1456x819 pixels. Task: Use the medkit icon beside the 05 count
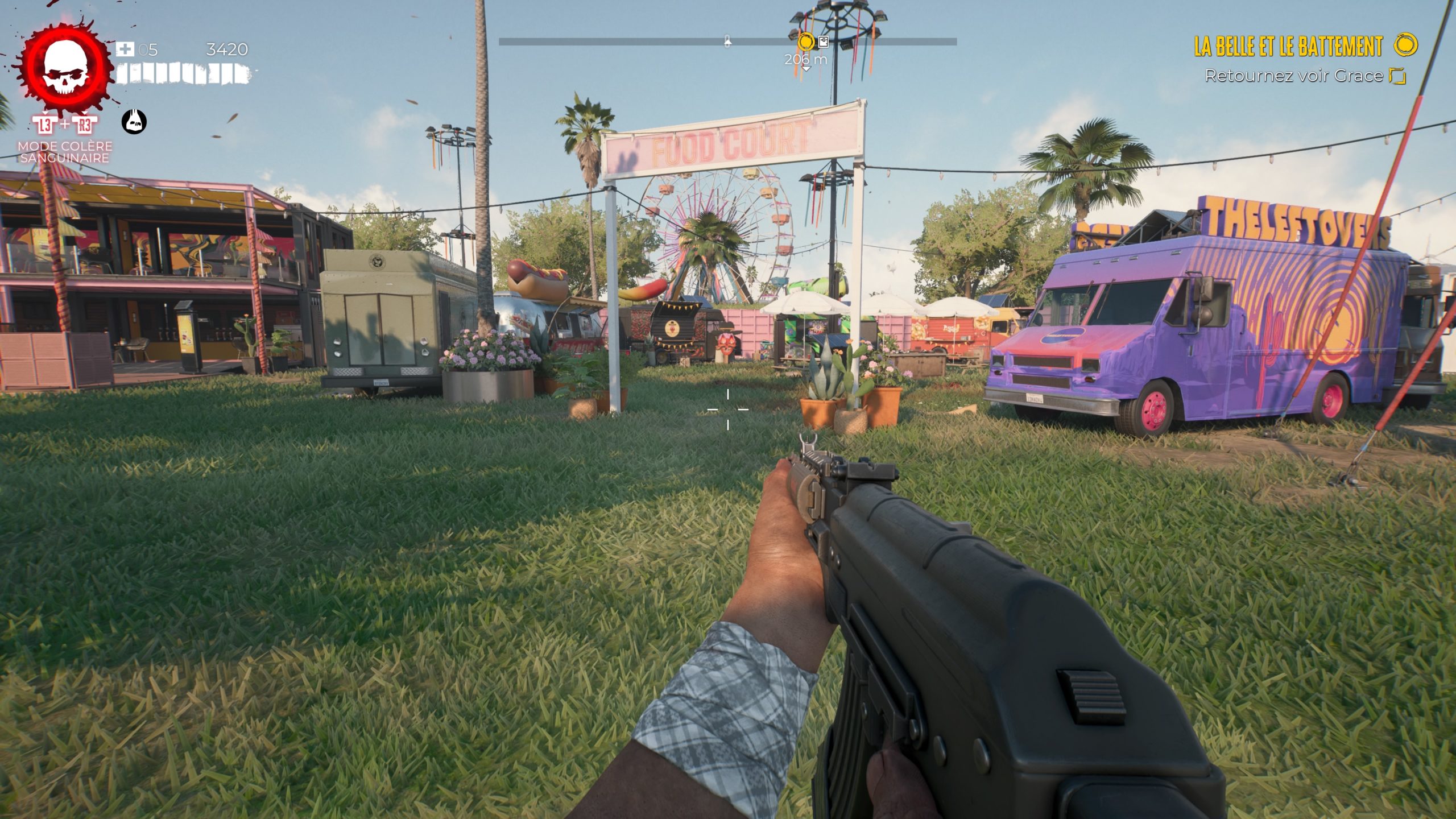[x=125, y=49]
